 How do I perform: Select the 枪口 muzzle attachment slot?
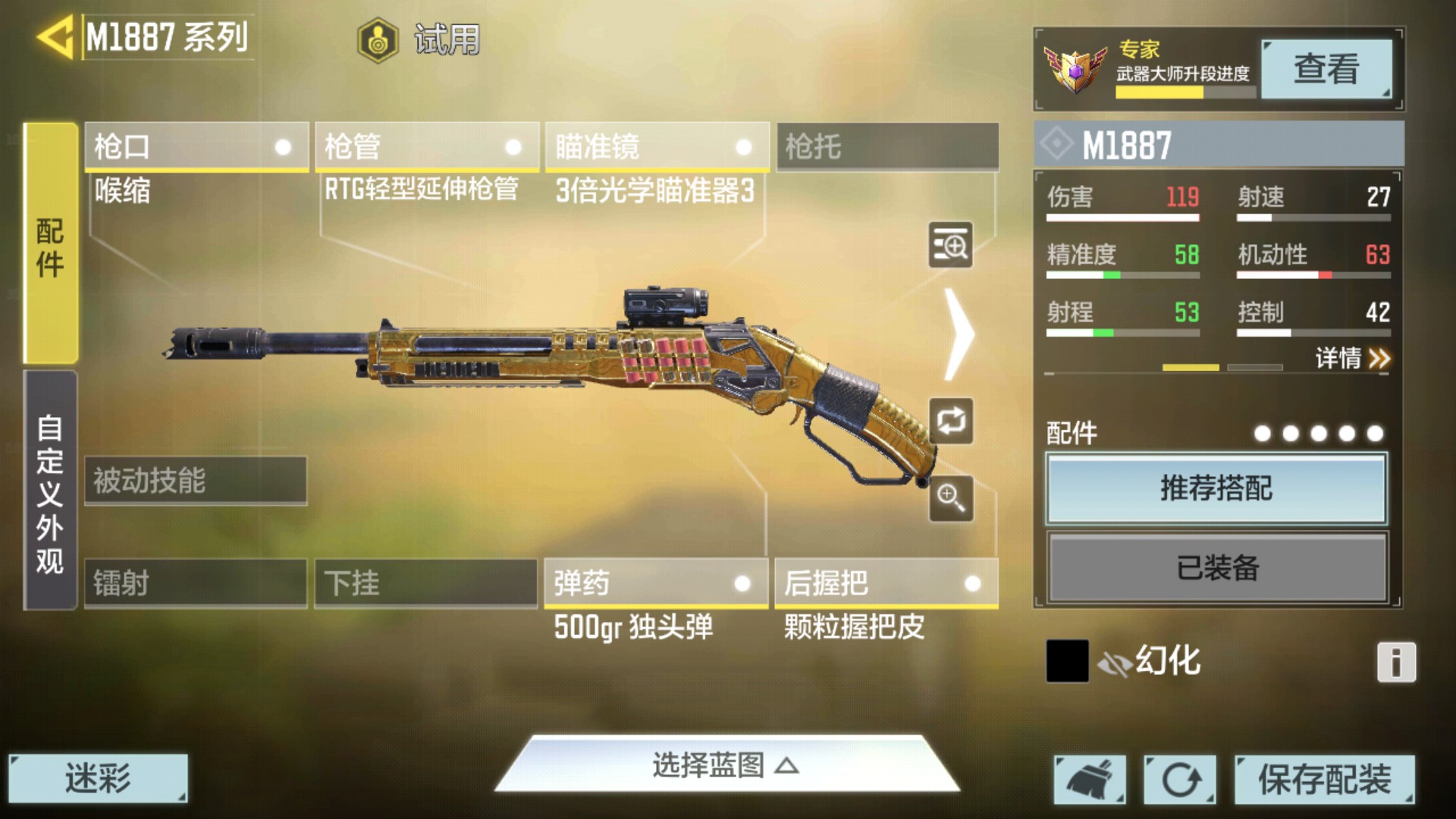click(x=196, y=146)
